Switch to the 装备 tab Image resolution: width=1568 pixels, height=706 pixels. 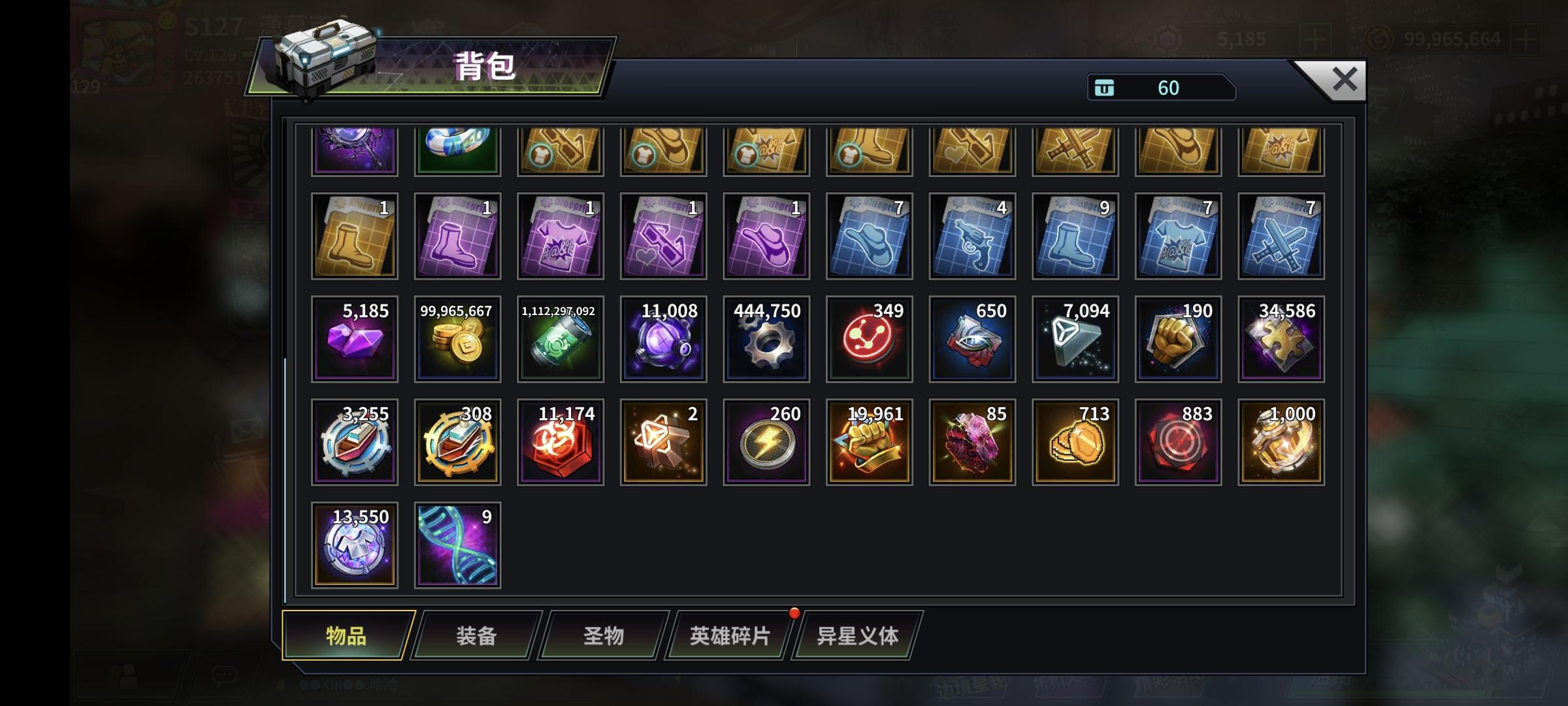point(476,633)
